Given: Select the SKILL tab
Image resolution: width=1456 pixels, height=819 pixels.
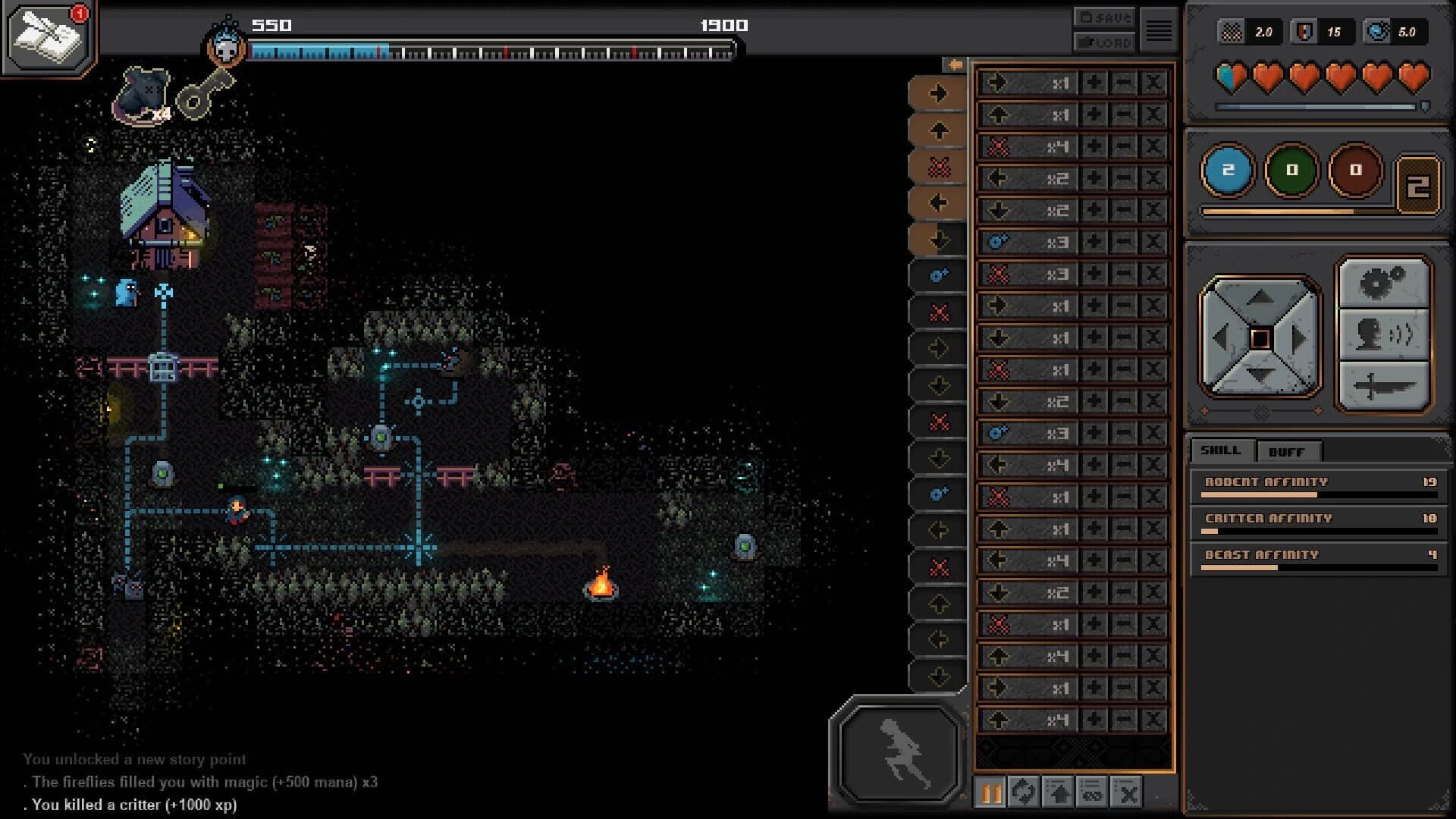Looking at the screenshot, I should 1221,450.
